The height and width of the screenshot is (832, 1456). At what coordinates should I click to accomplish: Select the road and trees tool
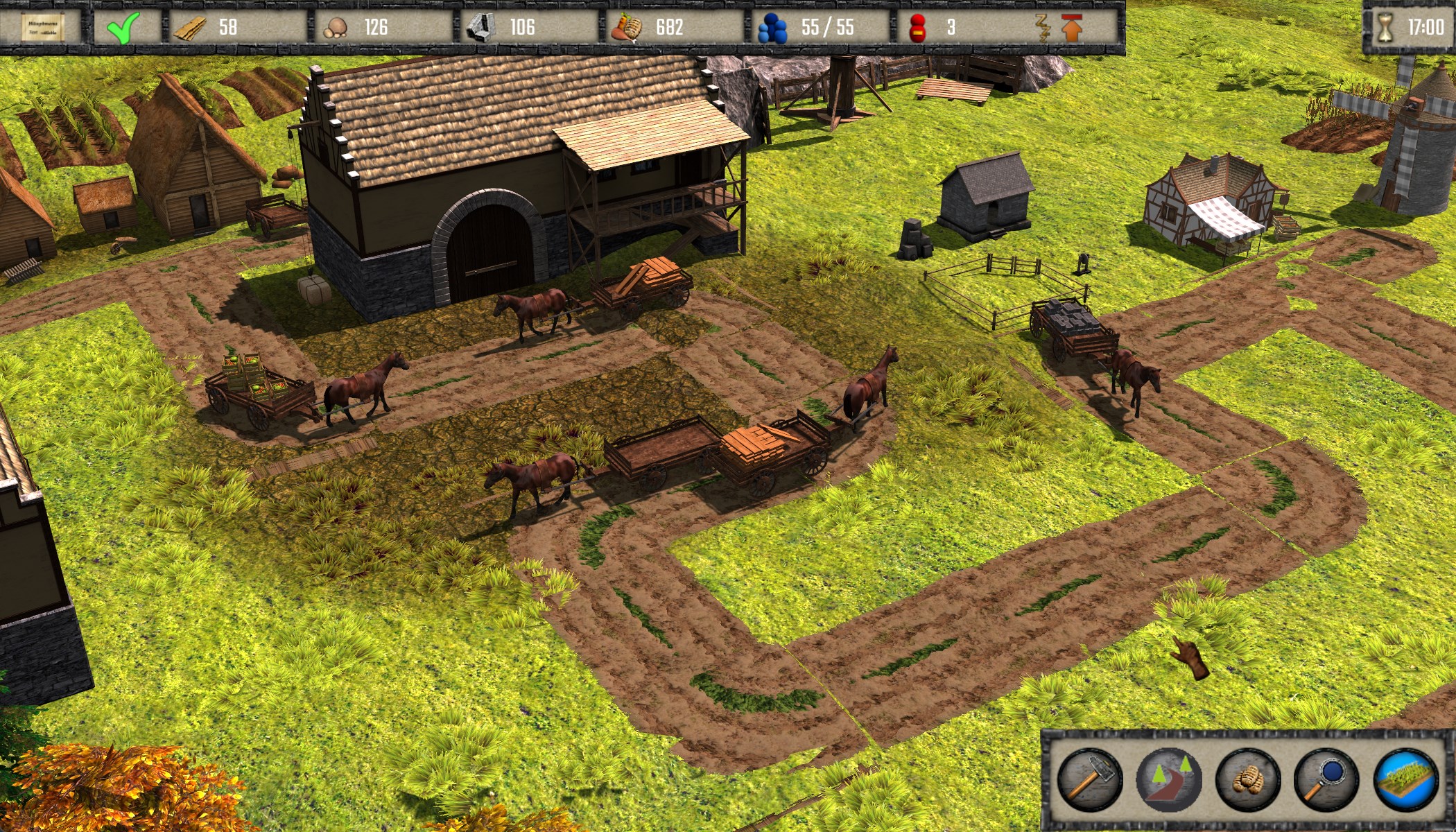pyautogui.click(x=1168, y=780)
